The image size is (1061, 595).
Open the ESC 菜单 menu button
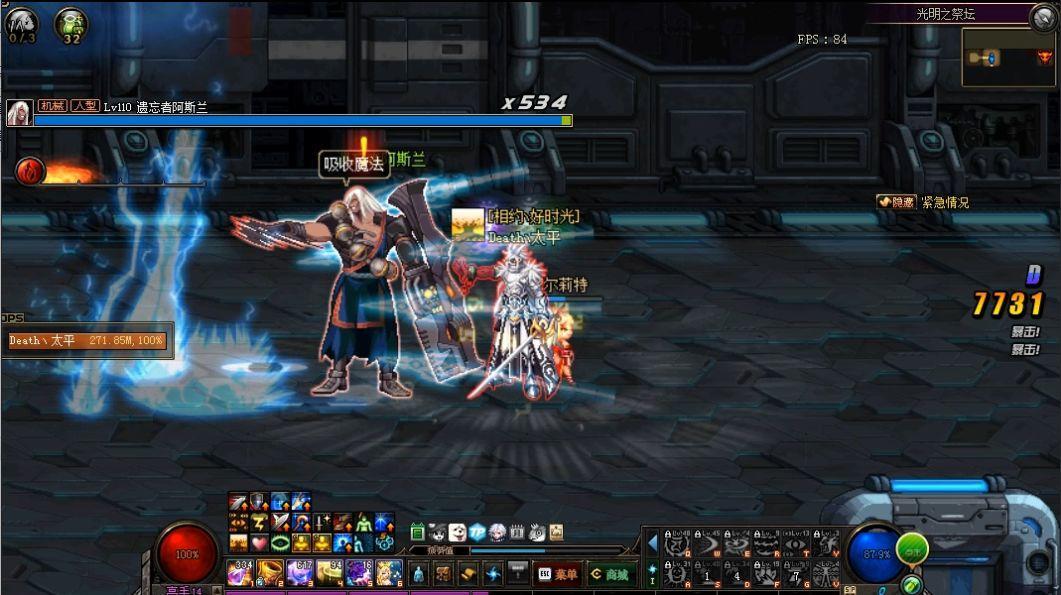click(558, 574)
